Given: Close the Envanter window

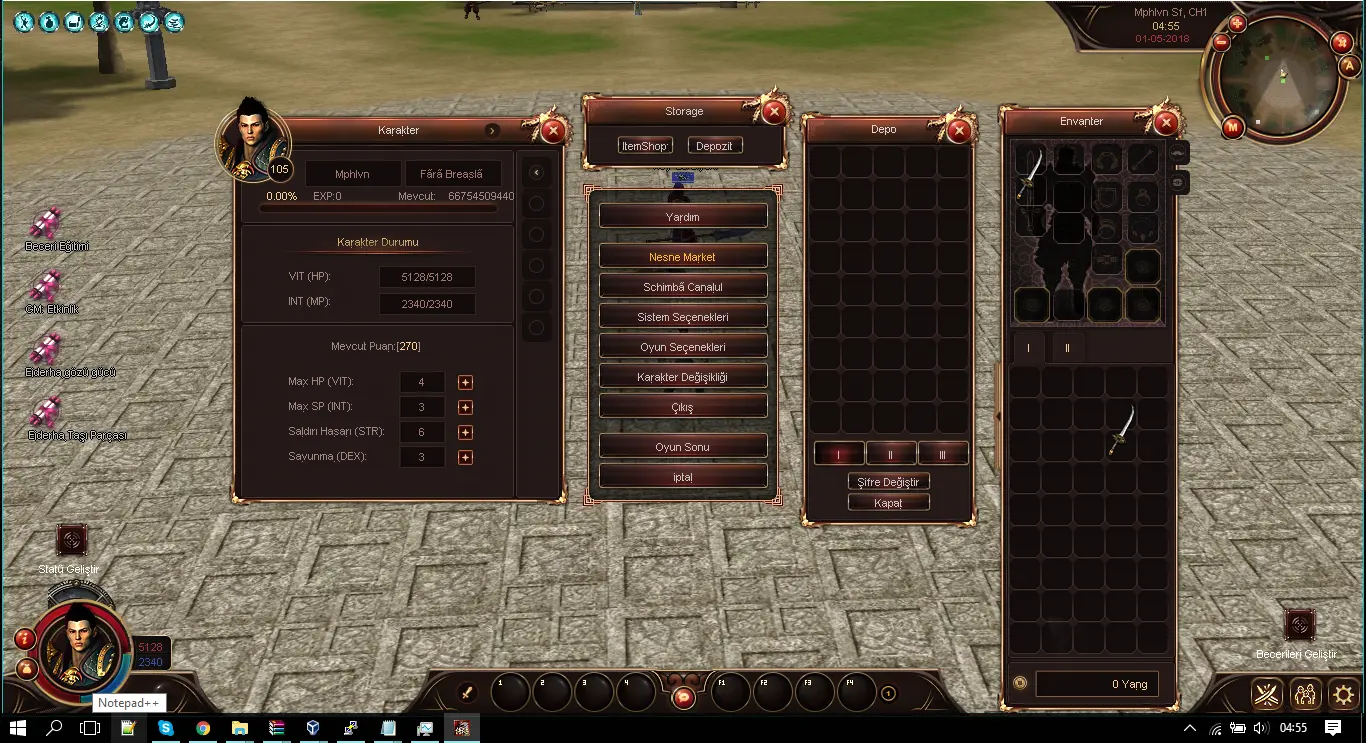Looking at the screenshot, I should [1165, 122].
